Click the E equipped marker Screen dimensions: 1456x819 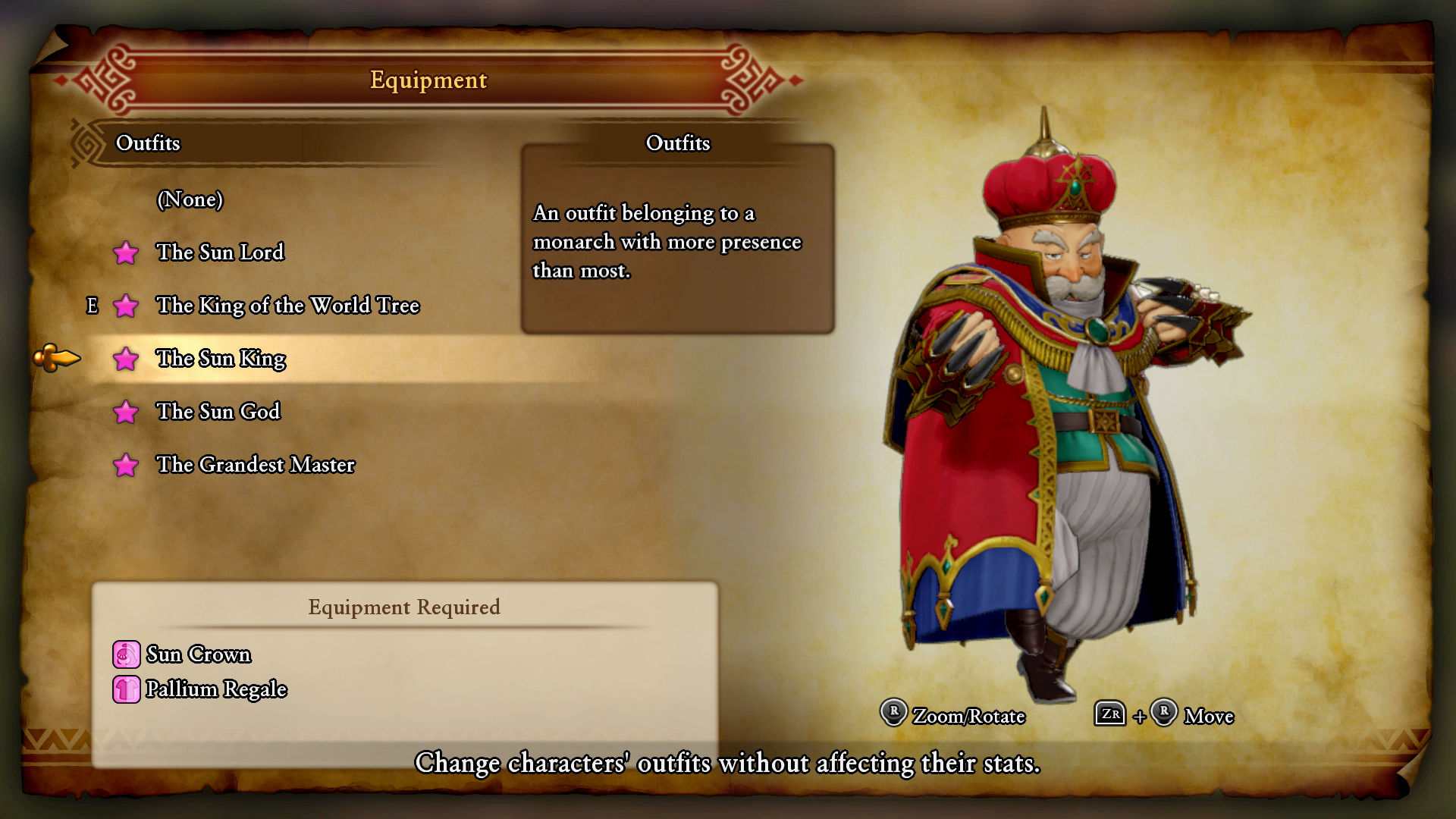pyautogui.click(x=93, y=306)
